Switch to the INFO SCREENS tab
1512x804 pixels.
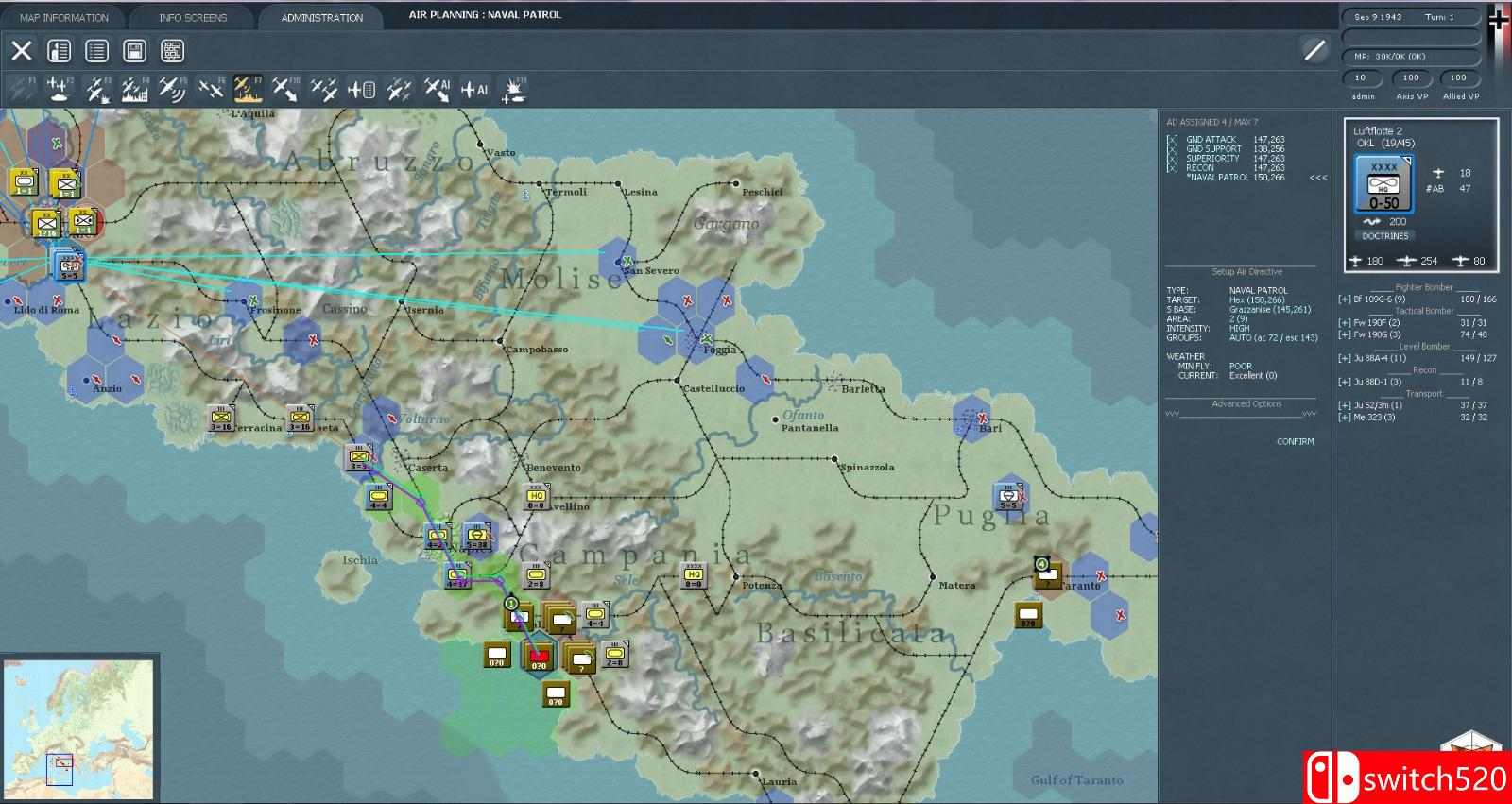pyautogui.click(x=193, y=16)
